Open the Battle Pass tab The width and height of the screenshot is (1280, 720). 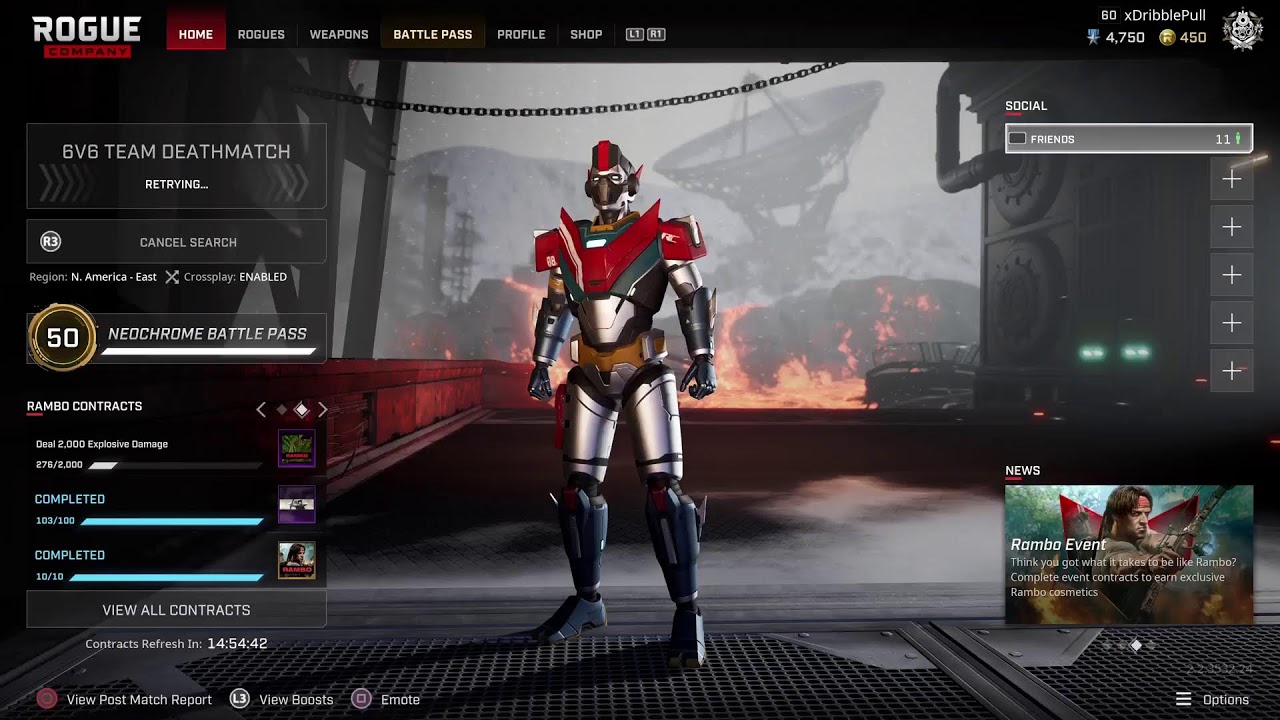click(432, 34)
